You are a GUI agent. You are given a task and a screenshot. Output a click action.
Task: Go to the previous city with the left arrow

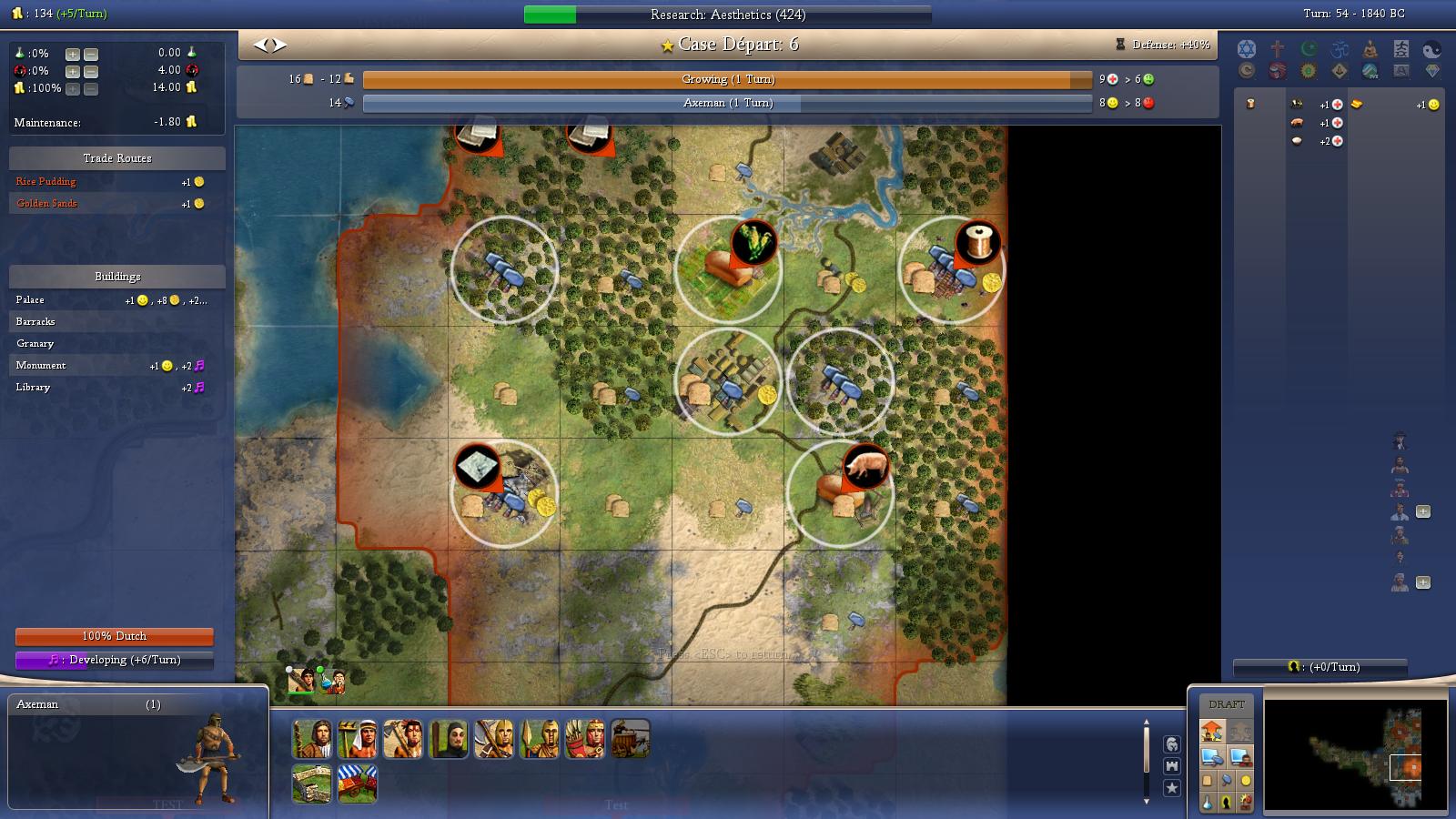pos(260,45)
